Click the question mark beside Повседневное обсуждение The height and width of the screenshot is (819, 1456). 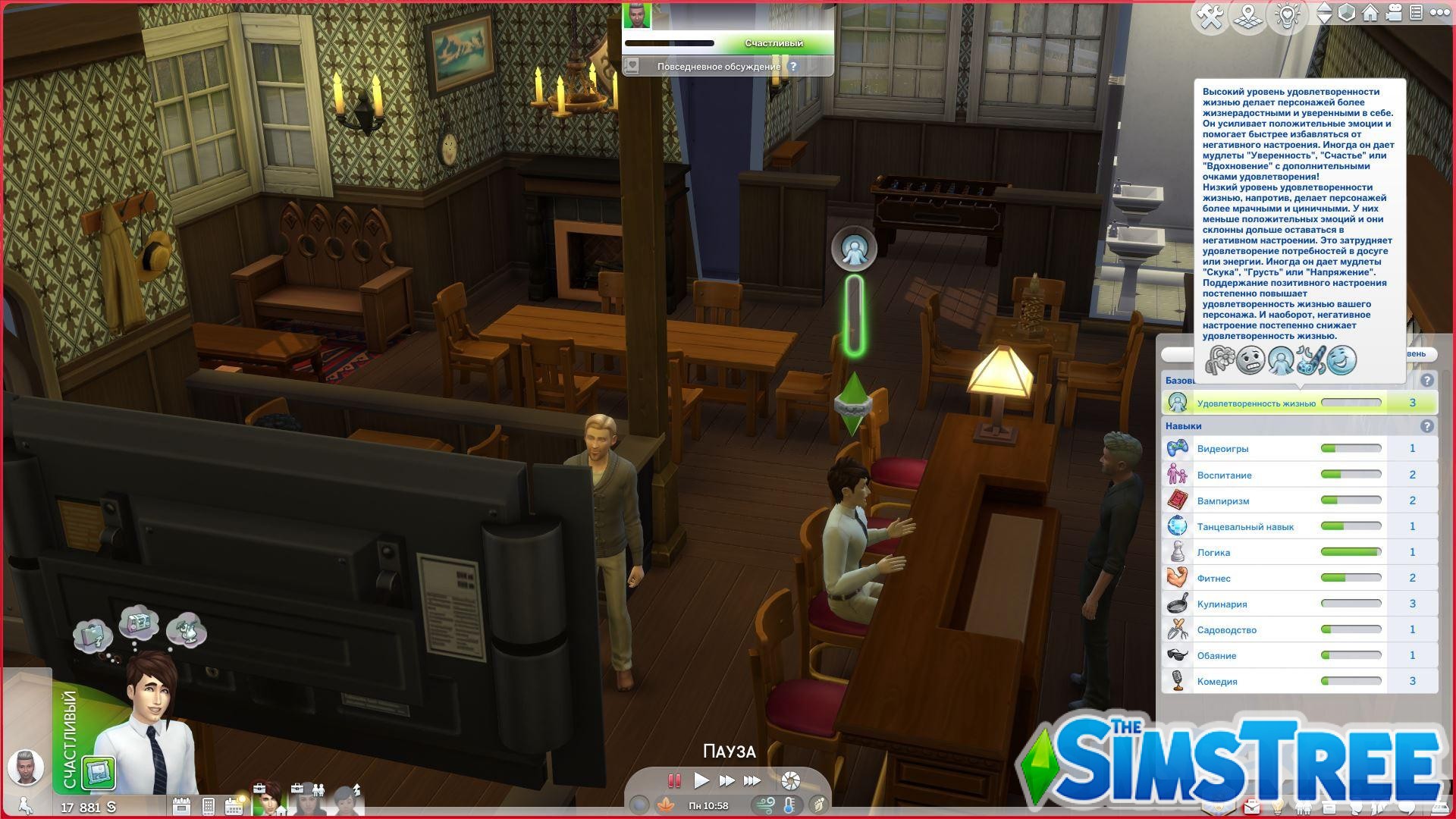point(793,67)
